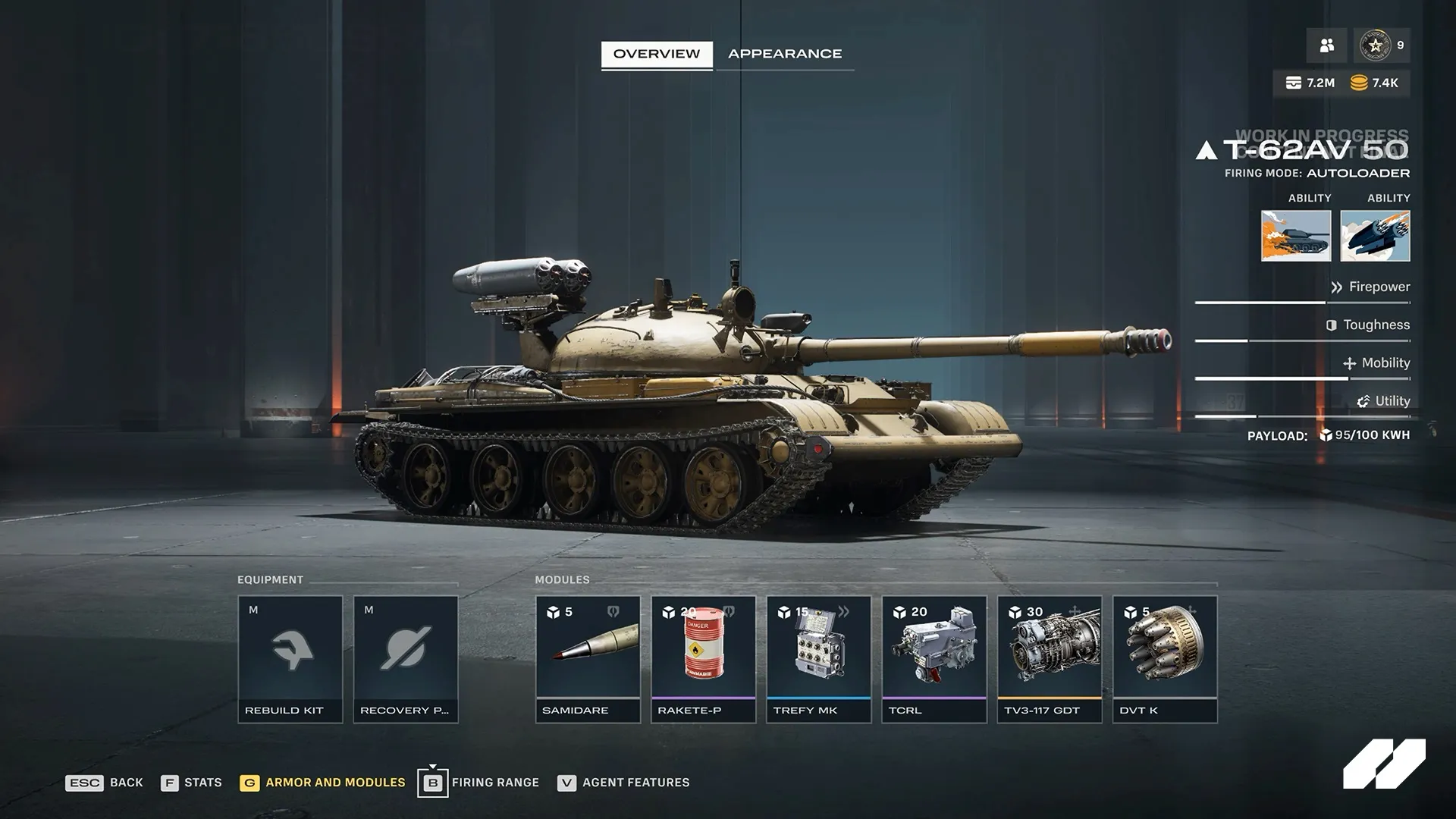Image resolution: width=1456 pixels, height=819 pixels.
Task: Select the Overview tab
Action: 656,53
